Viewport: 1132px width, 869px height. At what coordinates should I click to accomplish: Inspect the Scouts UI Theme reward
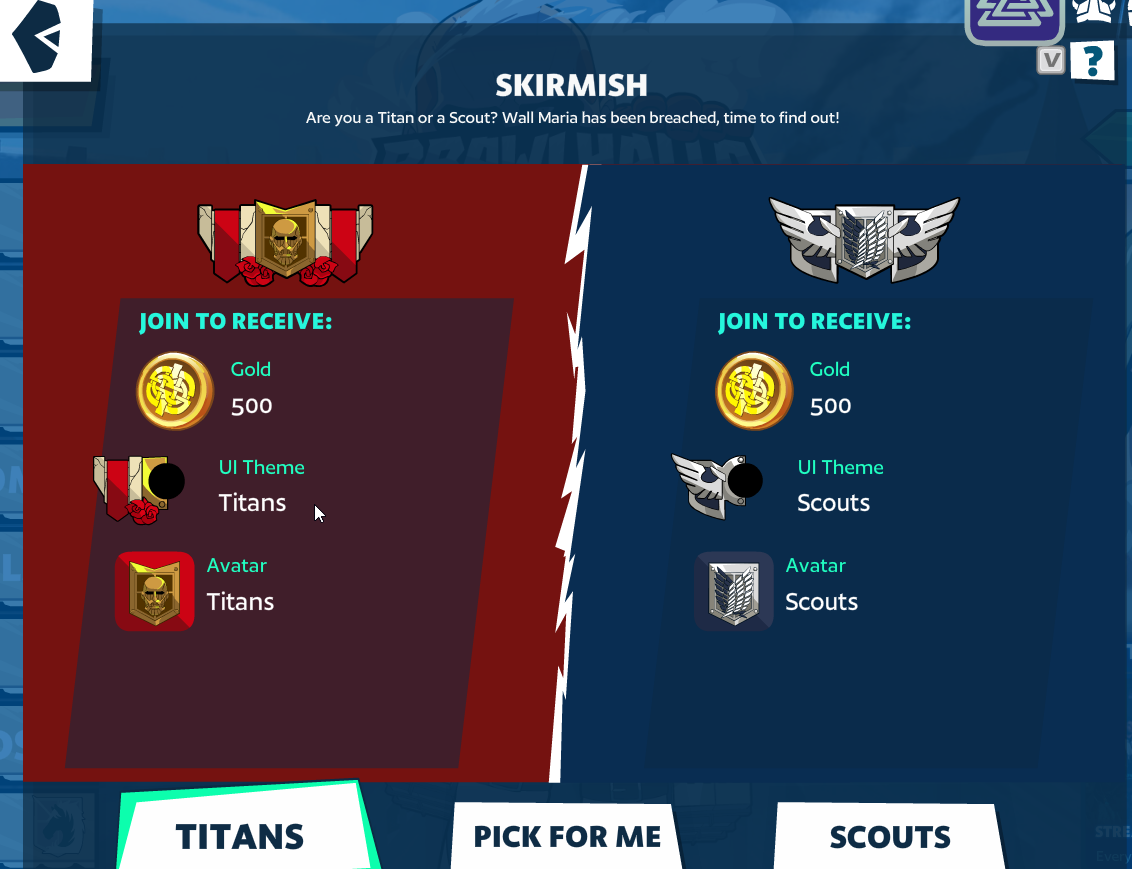click(716, 485)
